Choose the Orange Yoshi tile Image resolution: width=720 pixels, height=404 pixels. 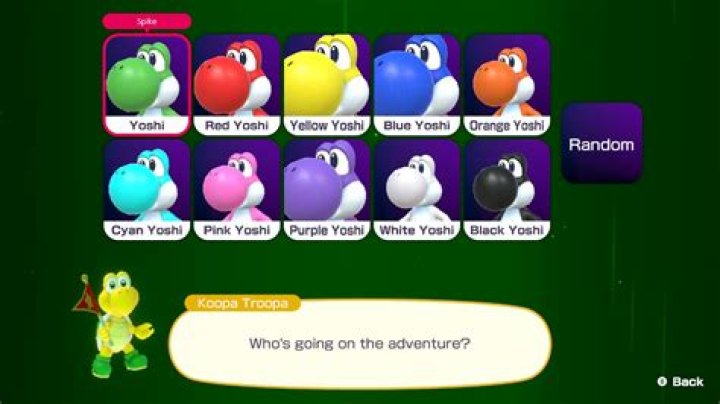tap(507, 85)
